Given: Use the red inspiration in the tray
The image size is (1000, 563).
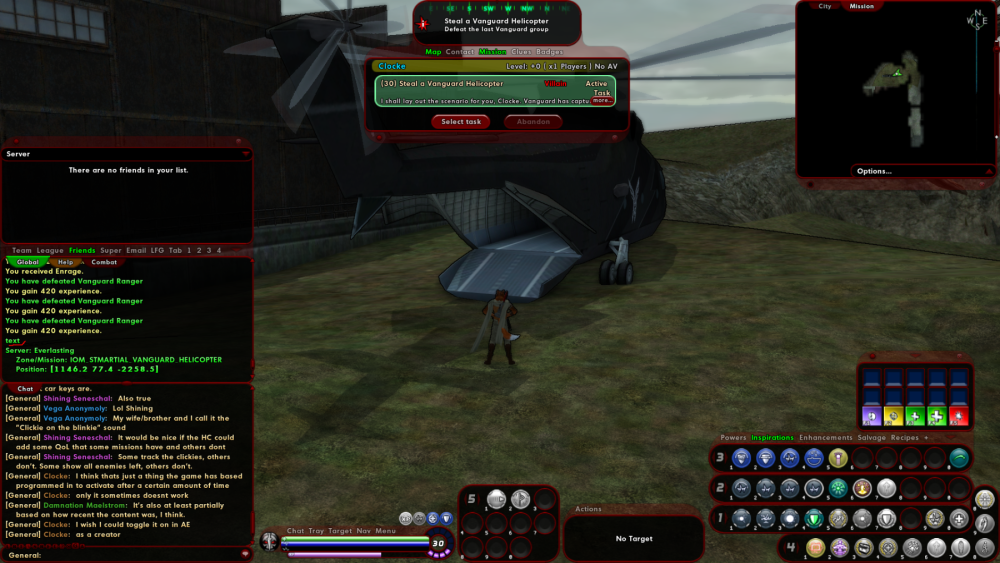Looking at the screenshot, I should tap(958, 416).
